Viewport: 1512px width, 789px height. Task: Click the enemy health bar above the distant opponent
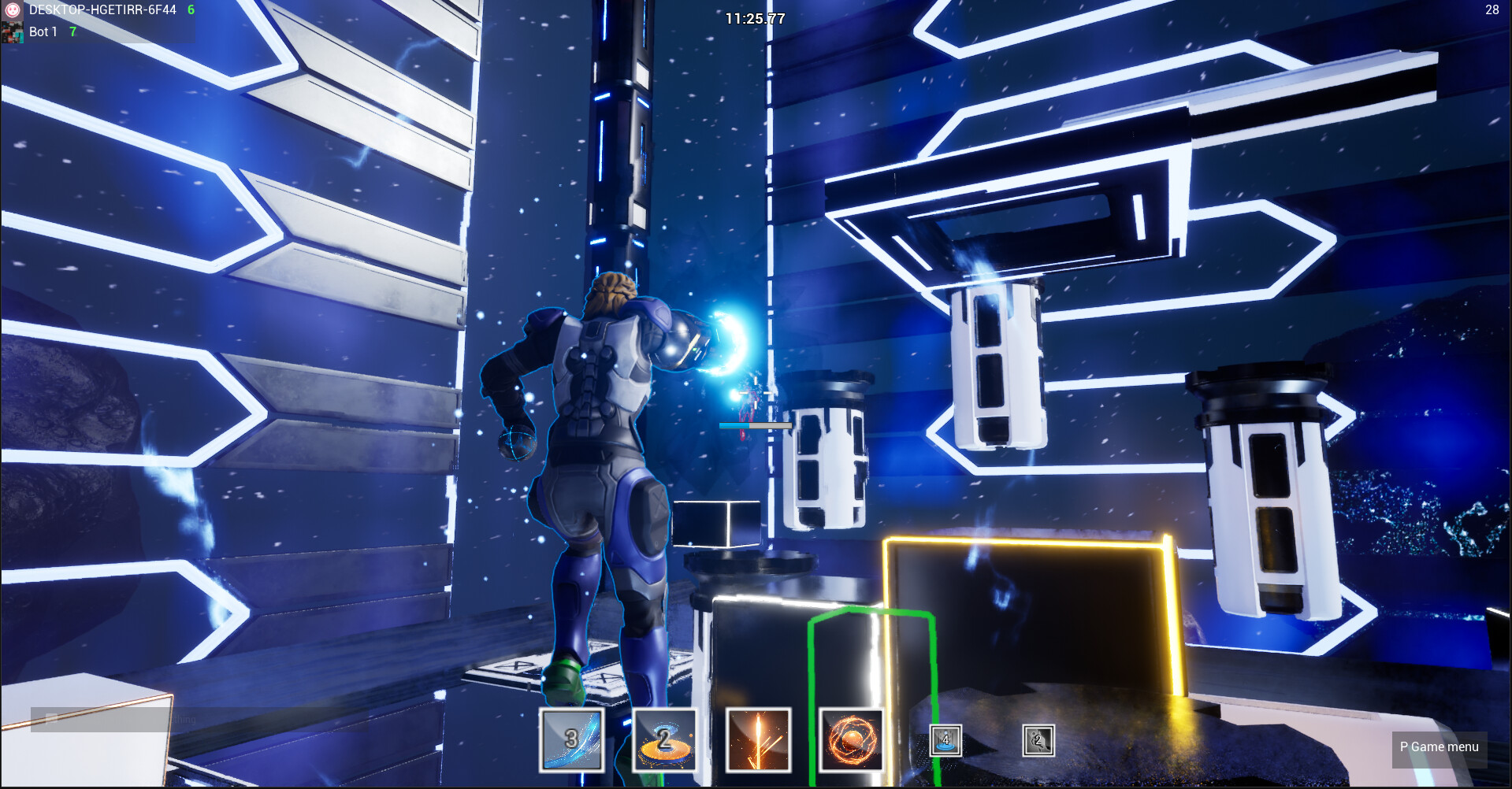point(755,424)
